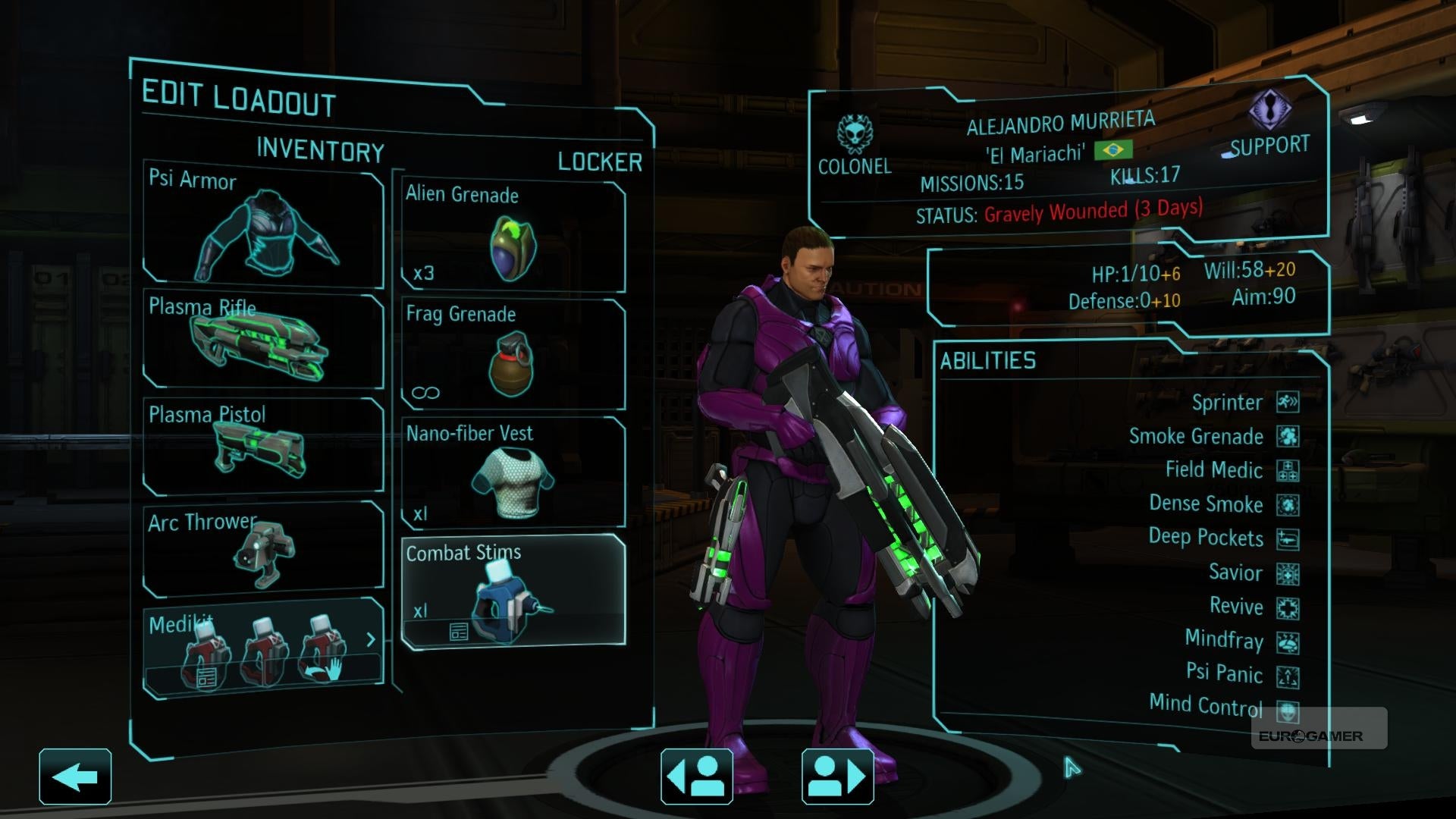
Task: Click the Deep Pockets ability icon
Action: click(x=1288, y=538)
